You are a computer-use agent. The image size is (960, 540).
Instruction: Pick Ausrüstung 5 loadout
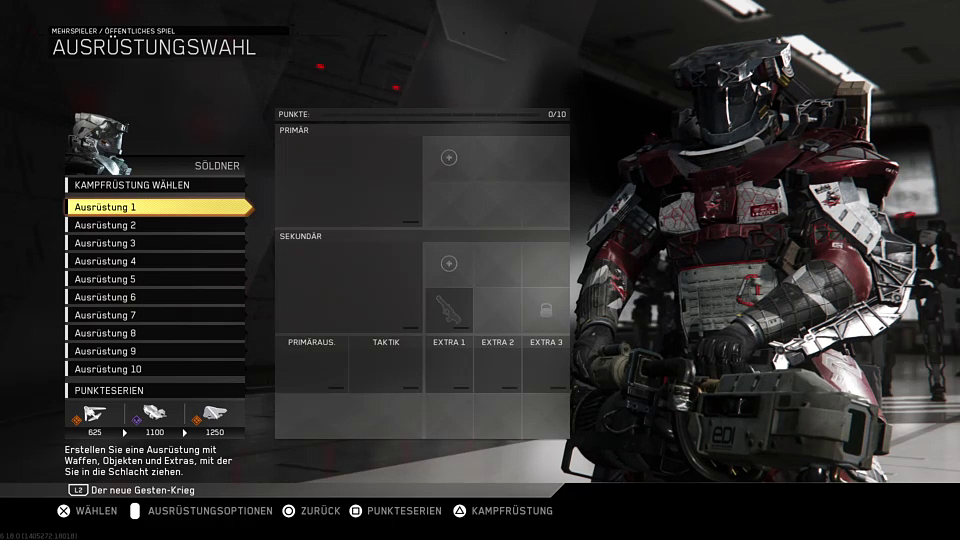pyautogui.click(x=155, y=279)
